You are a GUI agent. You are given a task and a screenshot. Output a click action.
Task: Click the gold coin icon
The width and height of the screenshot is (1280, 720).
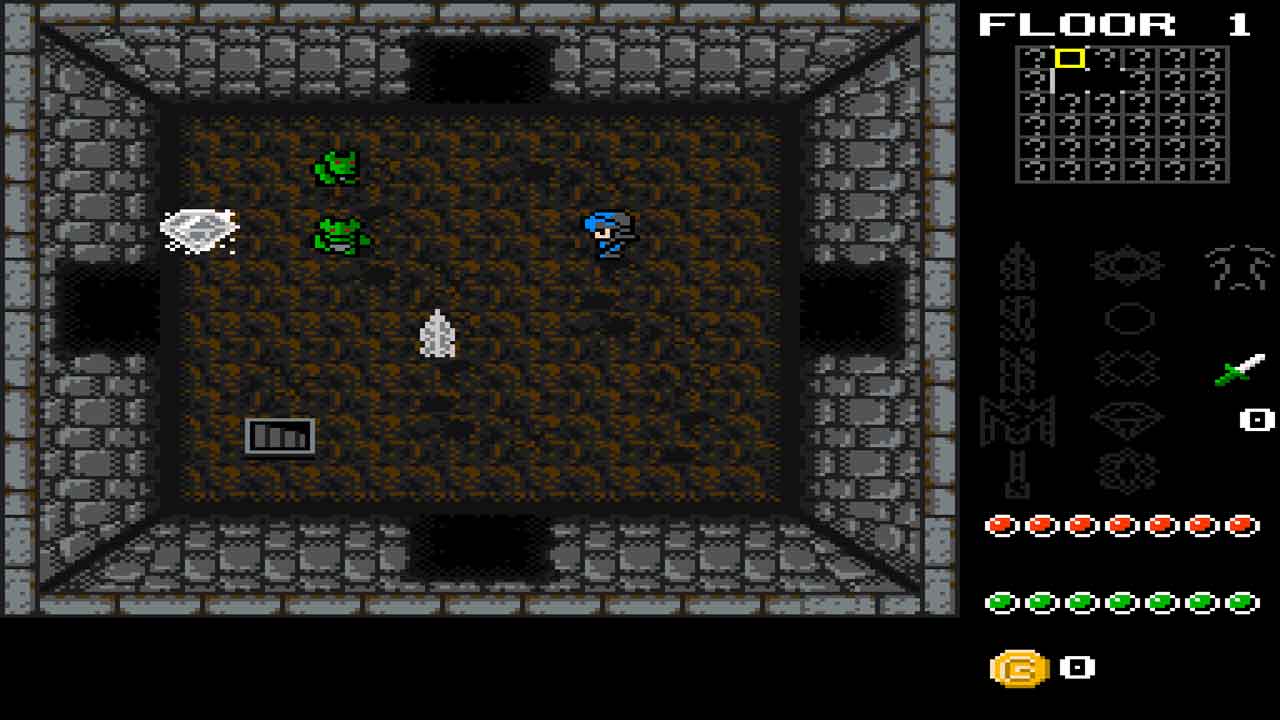coord(1019,668)
